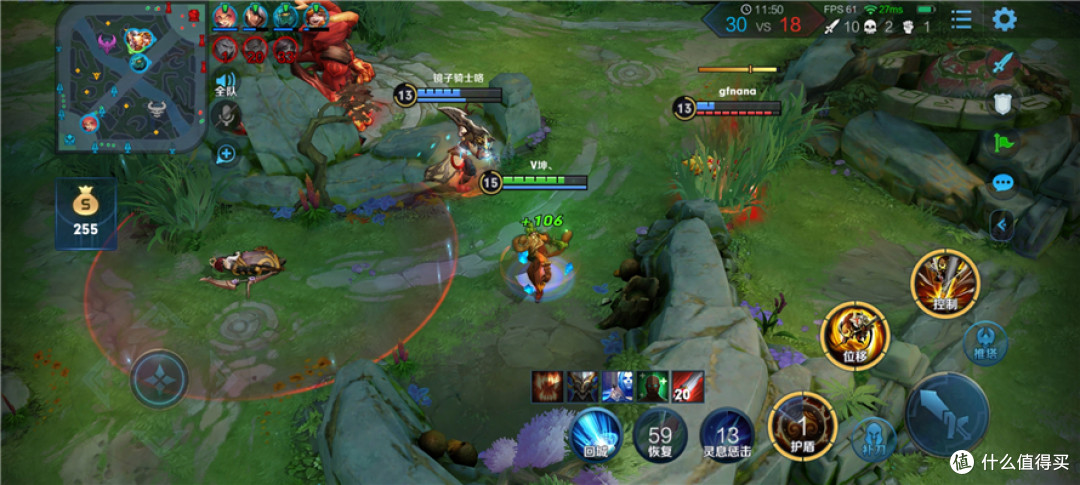Cast the 灵息惩击 summoner spell
The height and width of the screenshot is (485, 1080).
[727, 436]
